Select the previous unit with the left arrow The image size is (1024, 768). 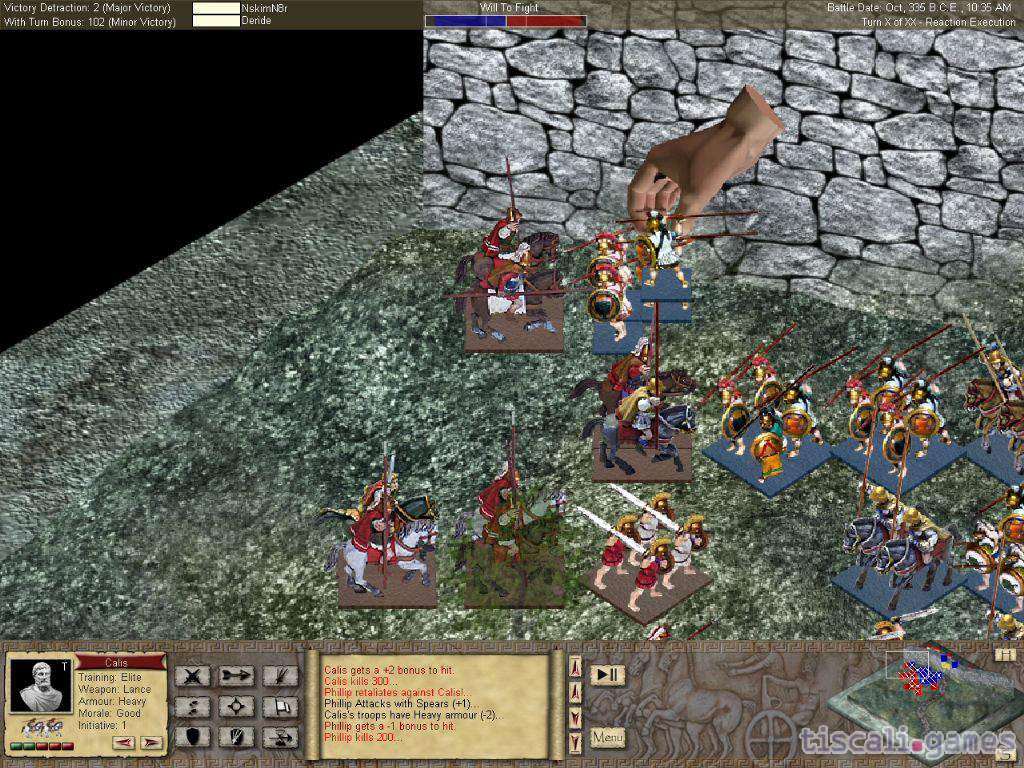(x=124, y=742)
